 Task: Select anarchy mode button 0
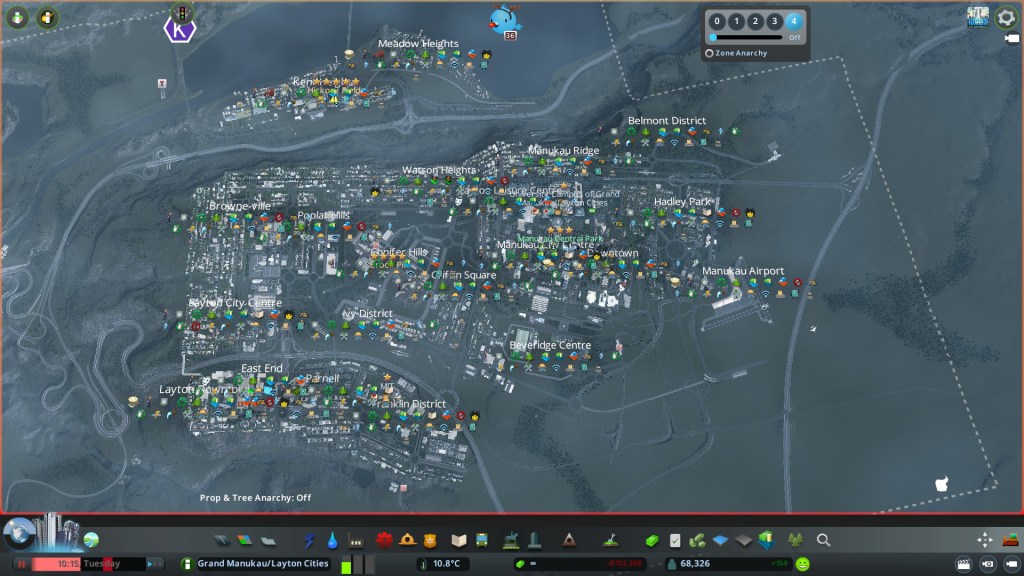[x=717, y=21]
